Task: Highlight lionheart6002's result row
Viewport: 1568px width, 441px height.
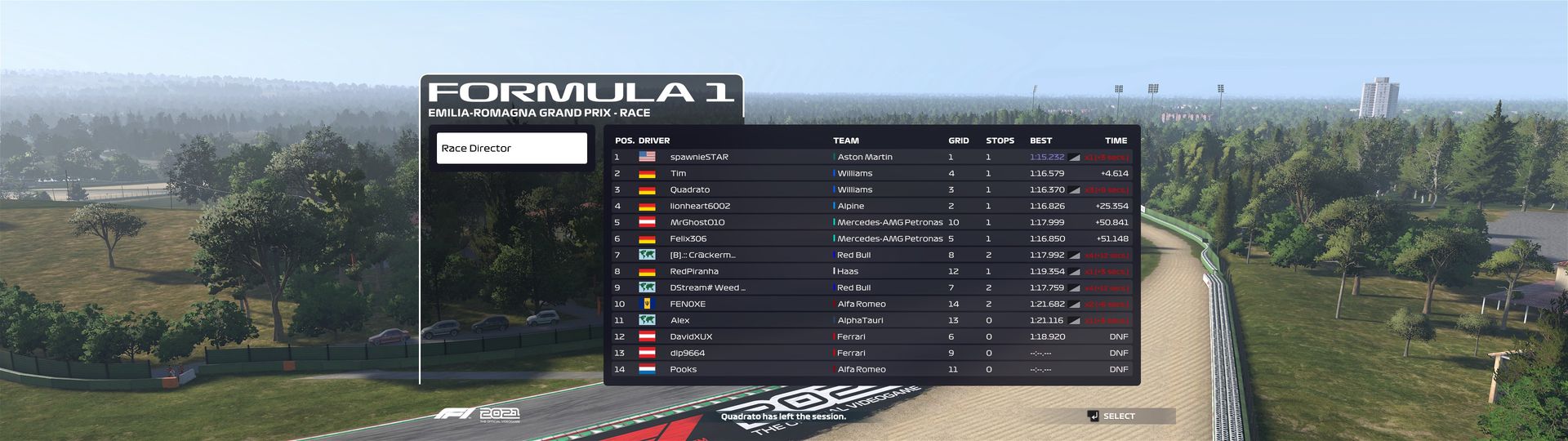Action: coord(871,206)
